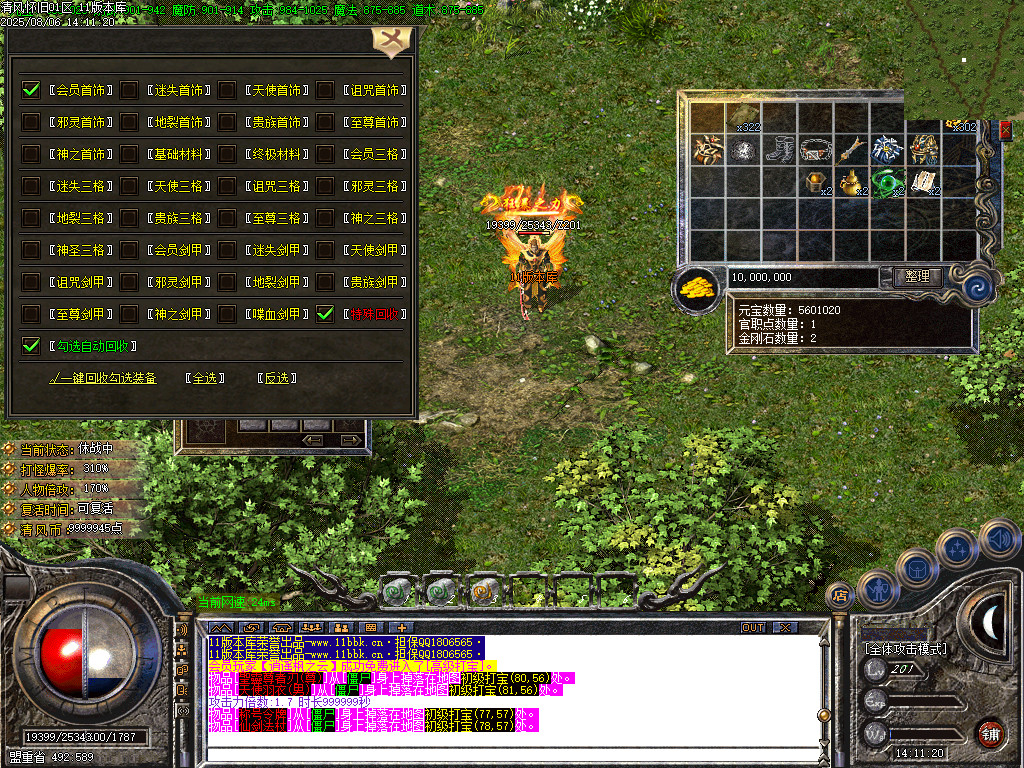Close the equipment recycle panel
Viewport: 1024px width, 768px height.
click(386, 42)
